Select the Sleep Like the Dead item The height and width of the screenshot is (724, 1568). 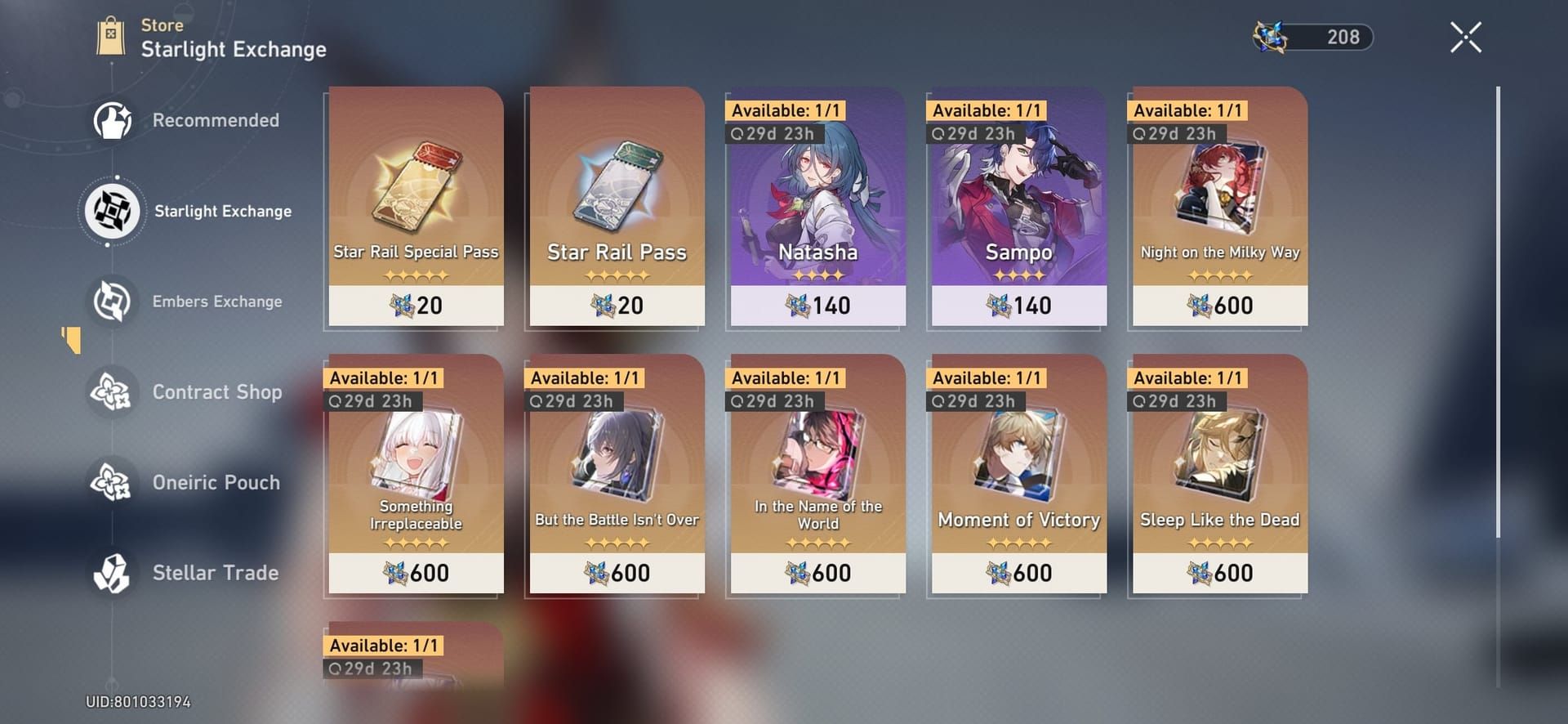click(x=1218, y=474)
